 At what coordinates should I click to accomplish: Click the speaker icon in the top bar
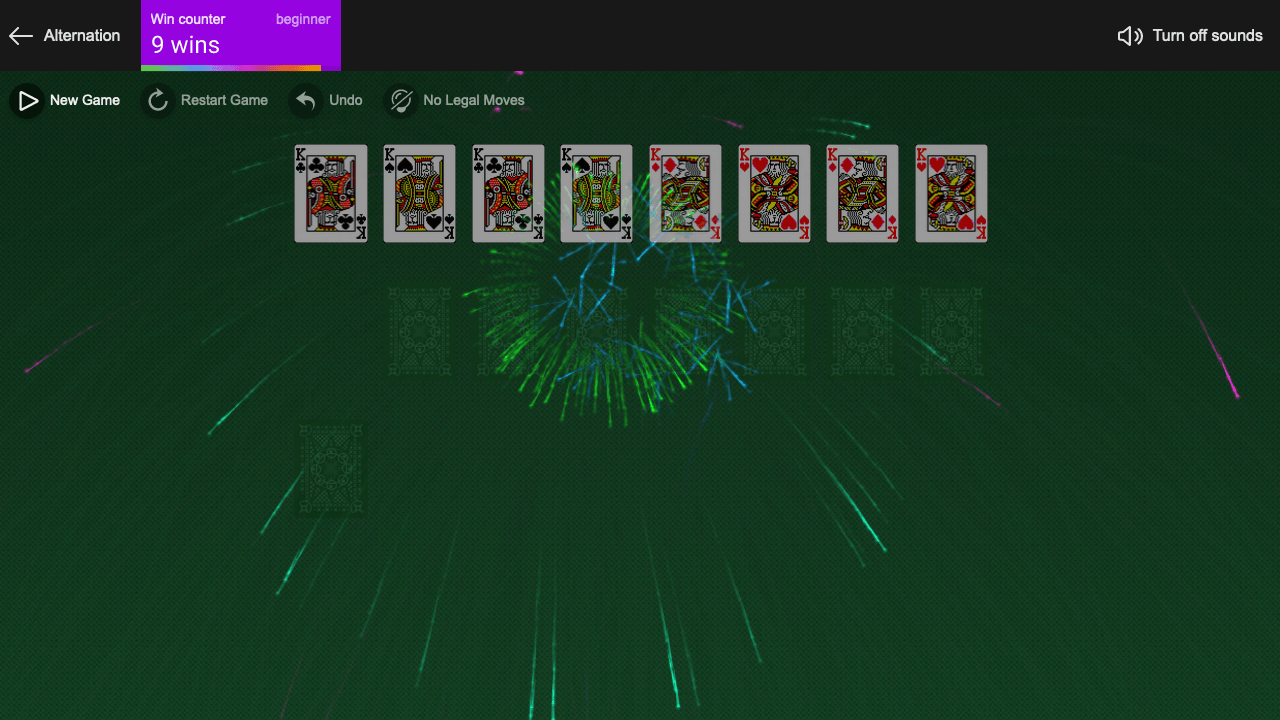1130,35
